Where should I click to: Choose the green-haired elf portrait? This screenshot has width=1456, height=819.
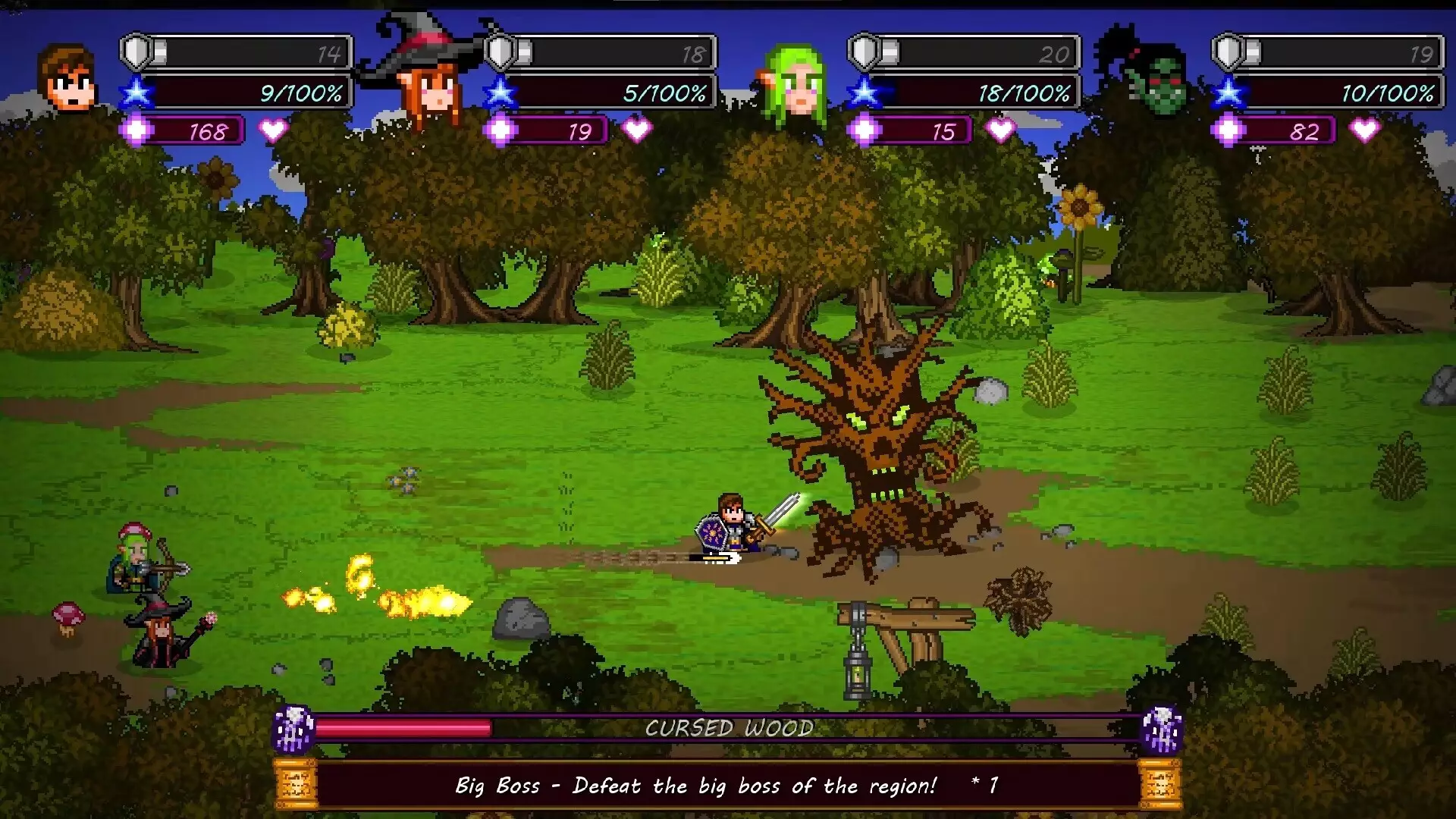pos(795,82)
